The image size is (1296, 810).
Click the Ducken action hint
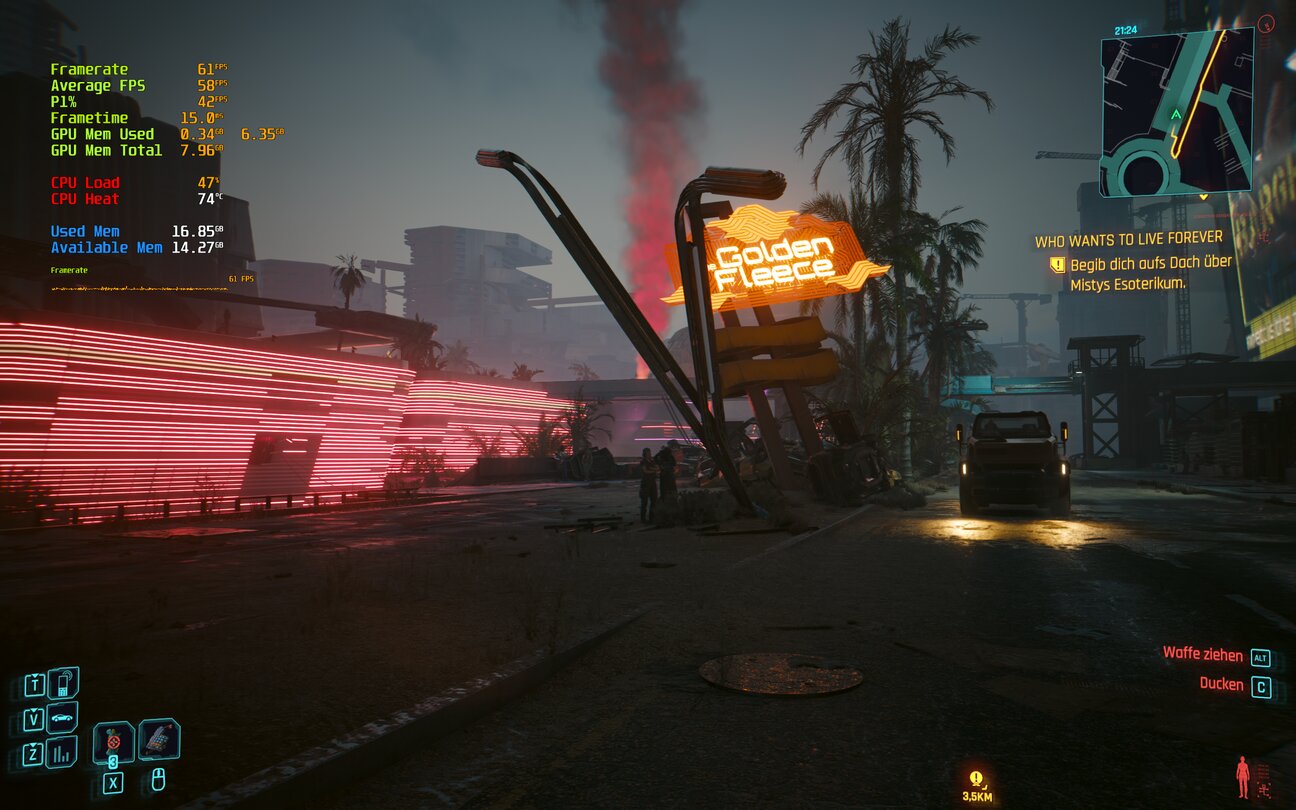point(1221,685)
